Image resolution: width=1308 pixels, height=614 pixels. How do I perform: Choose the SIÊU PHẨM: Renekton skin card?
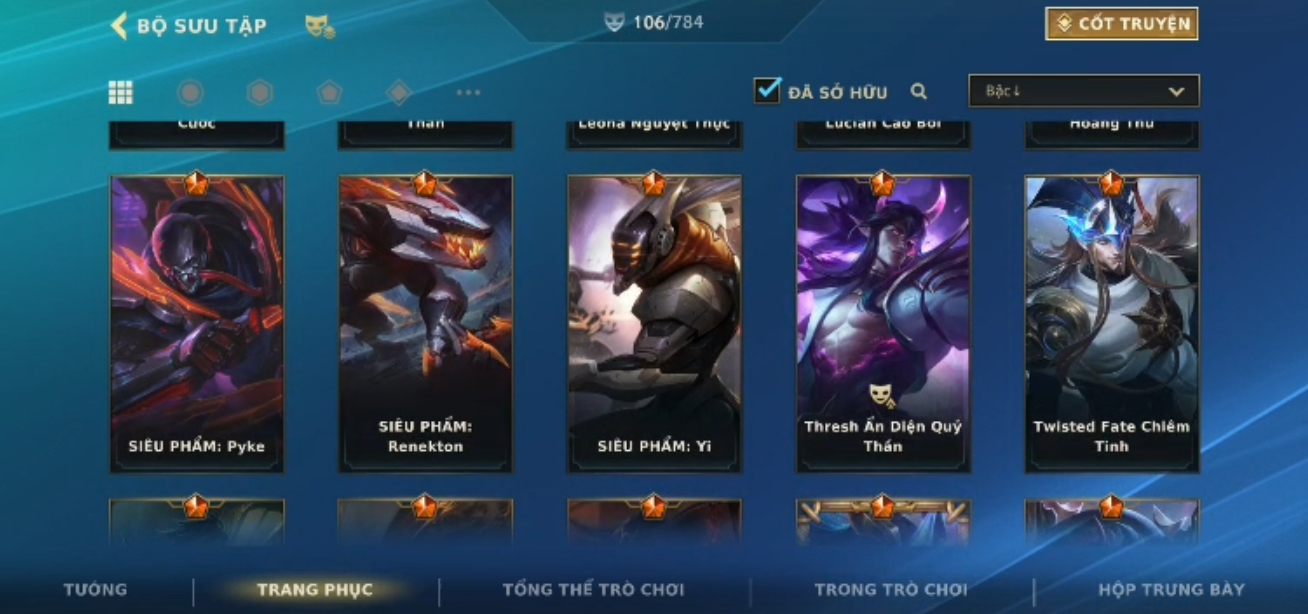point(425,324)
